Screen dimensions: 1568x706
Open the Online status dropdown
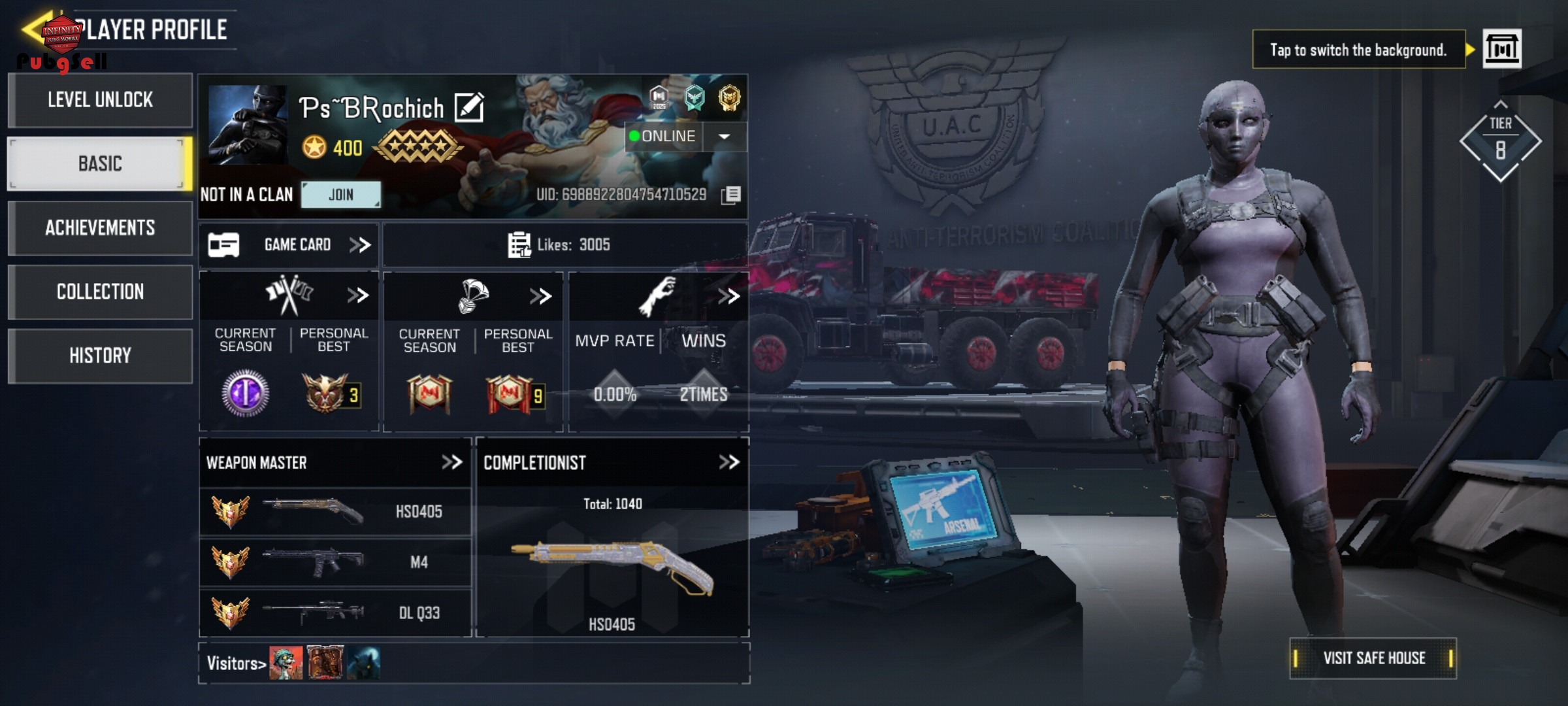coord(724,137)
